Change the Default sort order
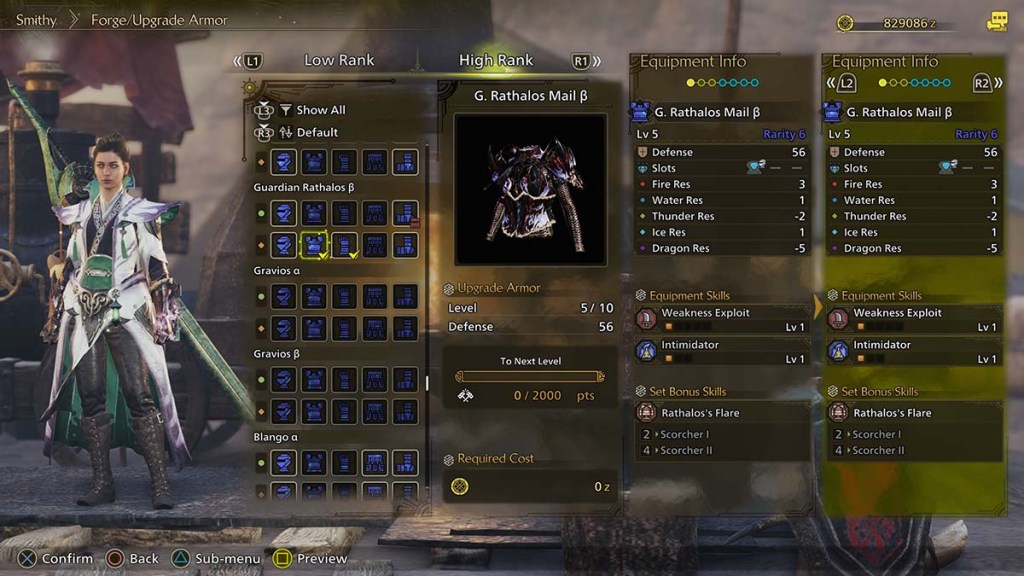The width and height of the screenshot is (1024, 576). [317, 132]
